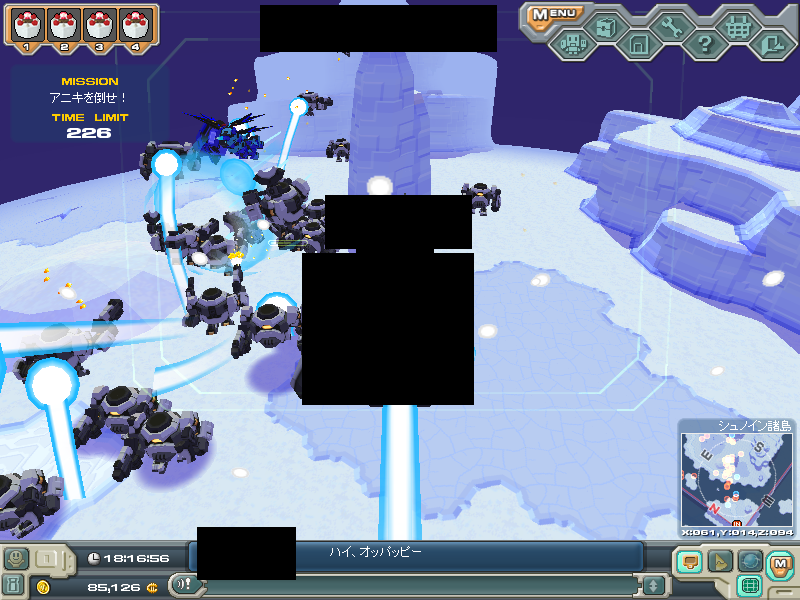This screenshot has height=600, width=800.
Task: Click the orange speech bubble chat button
Action: 688,562
